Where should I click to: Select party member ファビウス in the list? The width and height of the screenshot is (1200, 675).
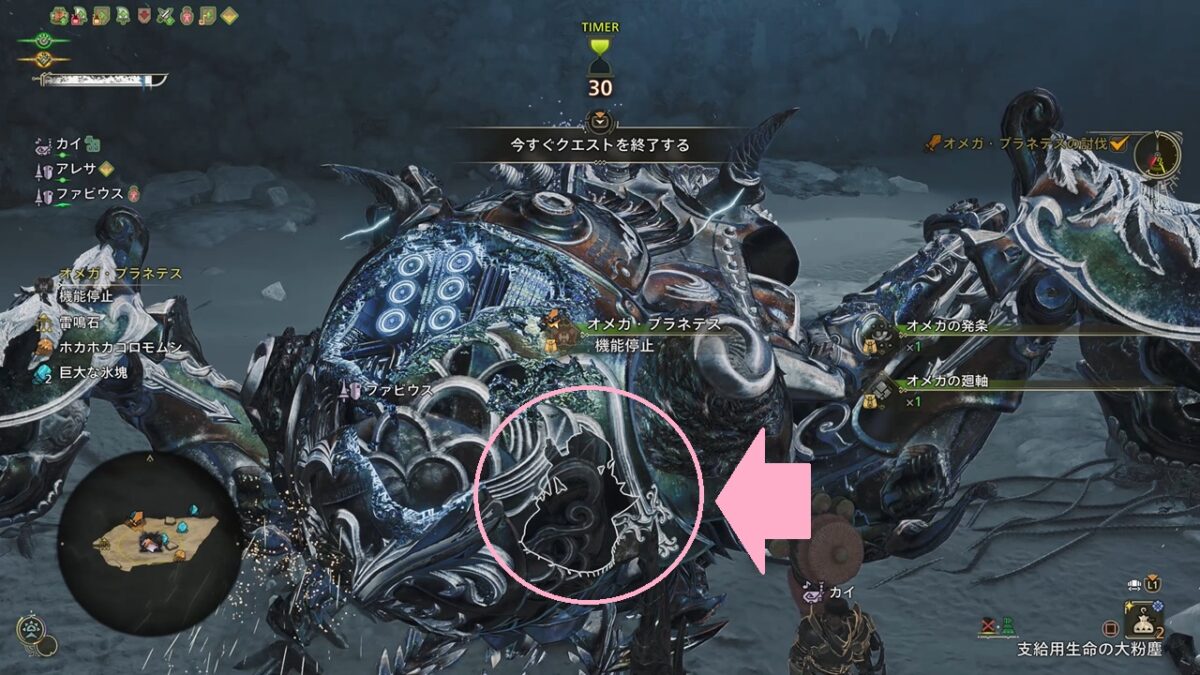(x=90, y=192)
